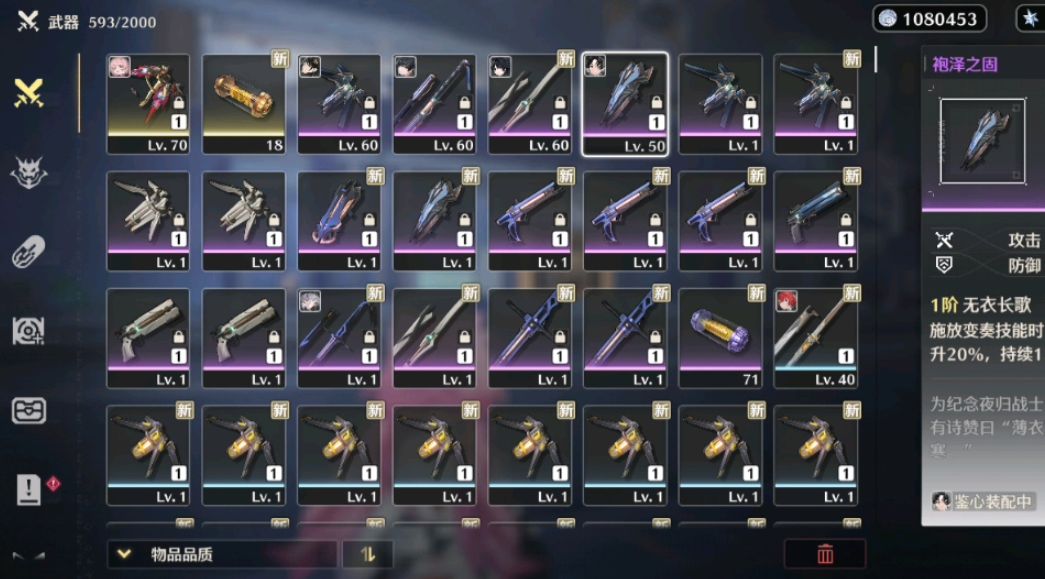The image size is (1045, 579).
Task: Open the 物品品质 sort dropdown
Action: click(x=222, y=554)
